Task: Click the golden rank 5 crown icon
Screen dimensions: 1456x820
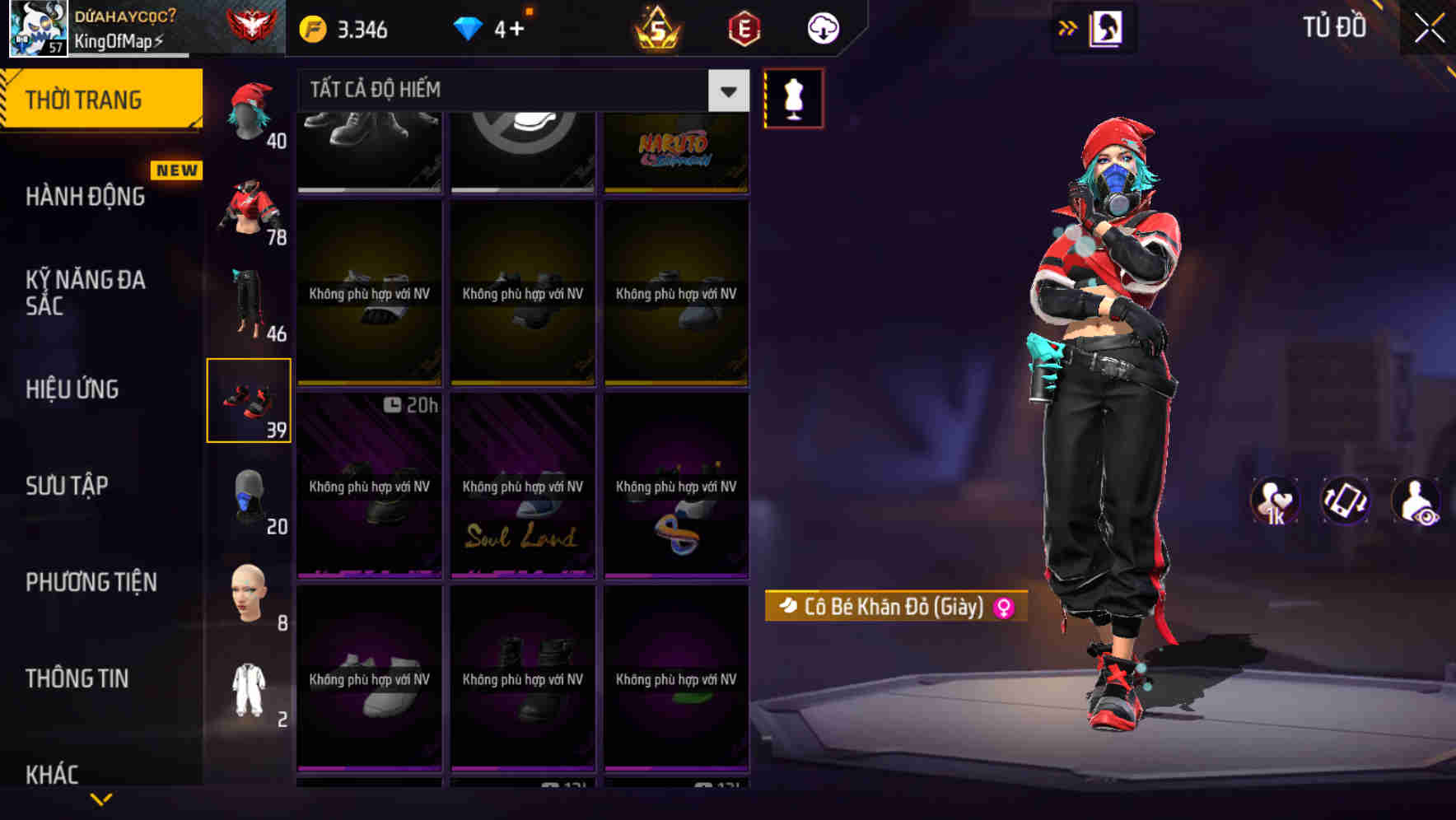Action: click(x=659, y=27)
